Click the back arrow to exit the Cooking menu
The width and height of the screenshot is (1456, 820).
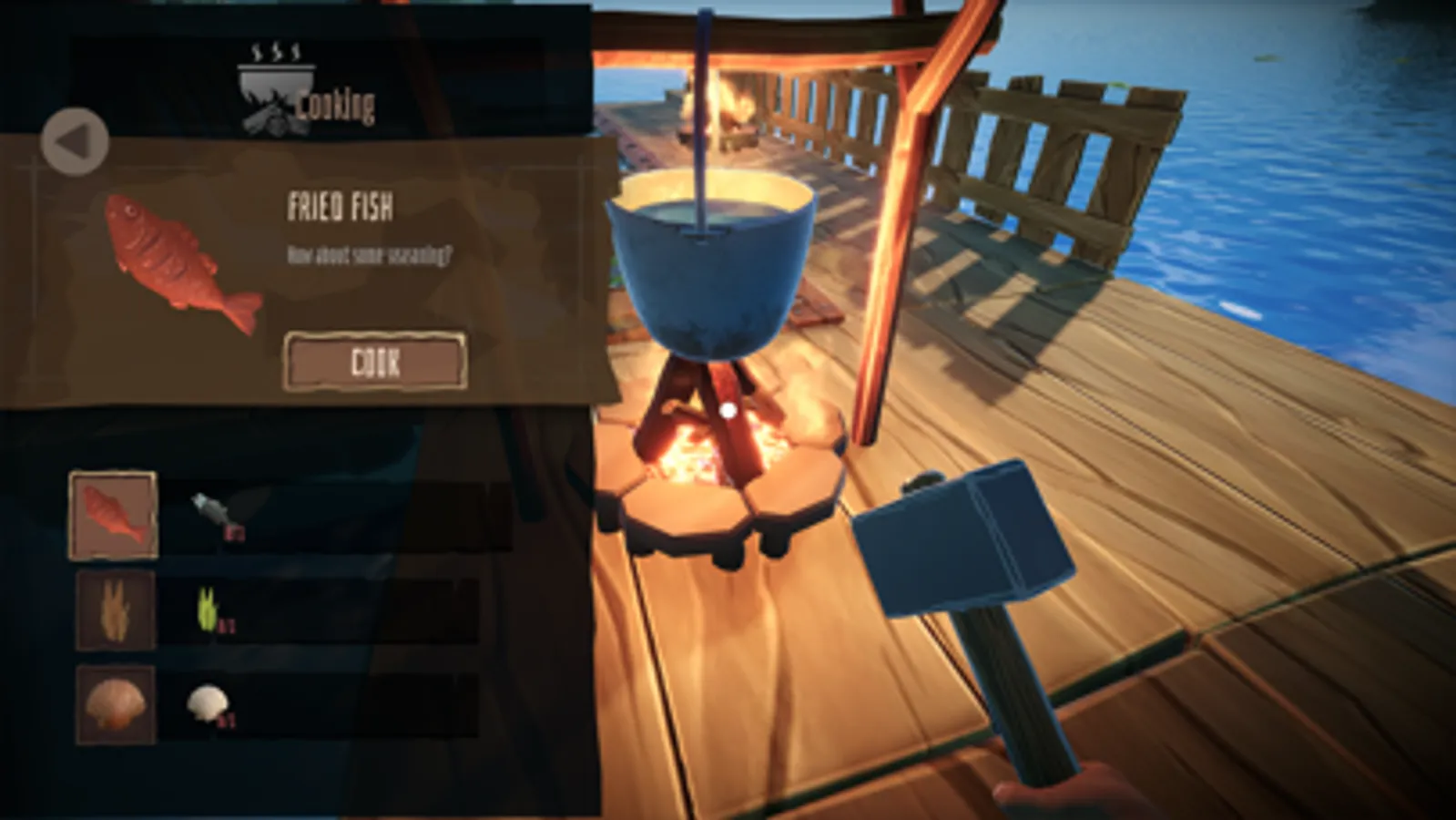(74, 140)
